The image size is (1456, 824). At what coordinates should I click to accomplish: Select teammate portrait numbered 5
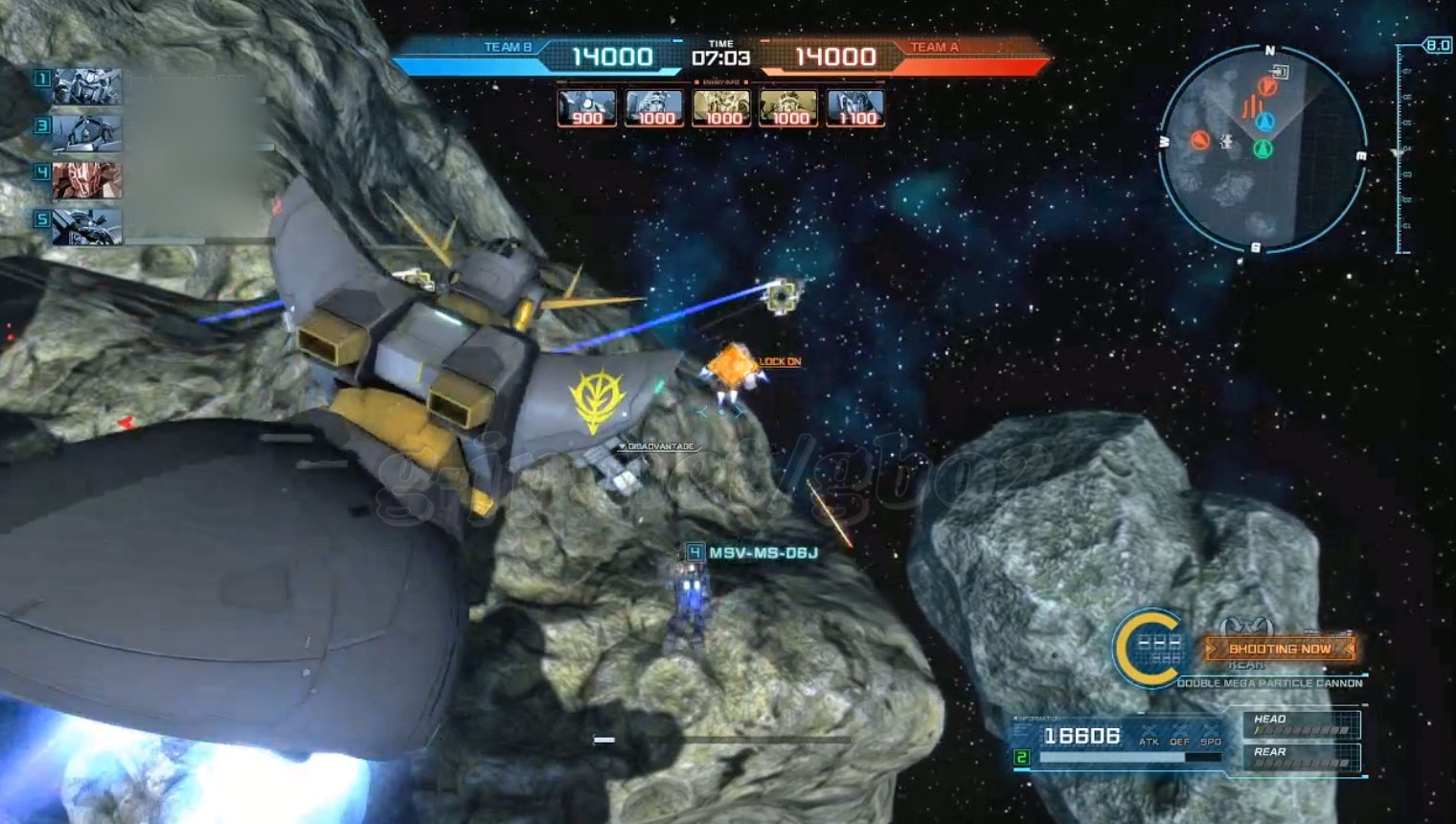pos(86,226)
